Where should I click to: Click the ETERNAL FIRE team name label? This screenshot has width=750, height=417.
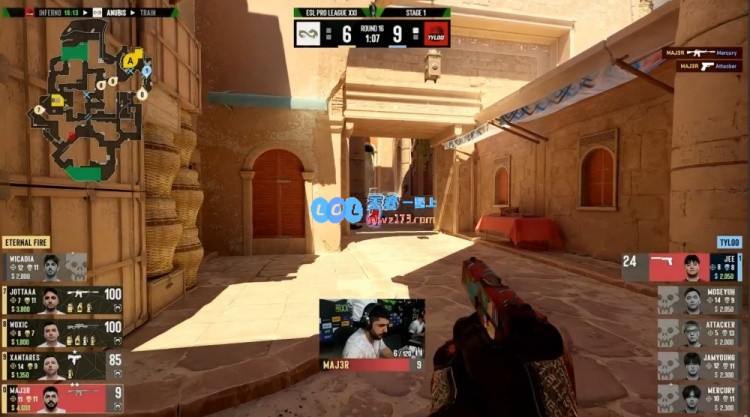click(26, 242)
